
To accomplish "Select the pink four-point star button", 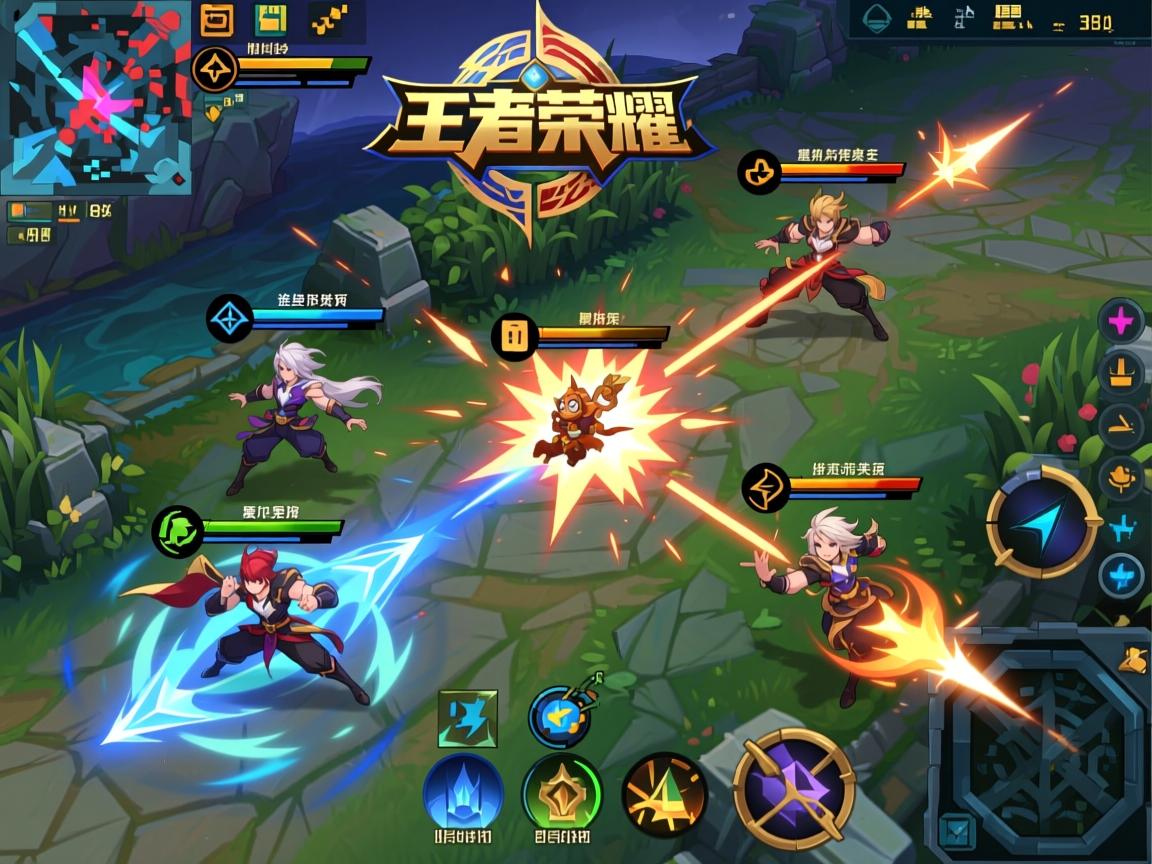I will pyautogui.click(x=1121, y=321).
